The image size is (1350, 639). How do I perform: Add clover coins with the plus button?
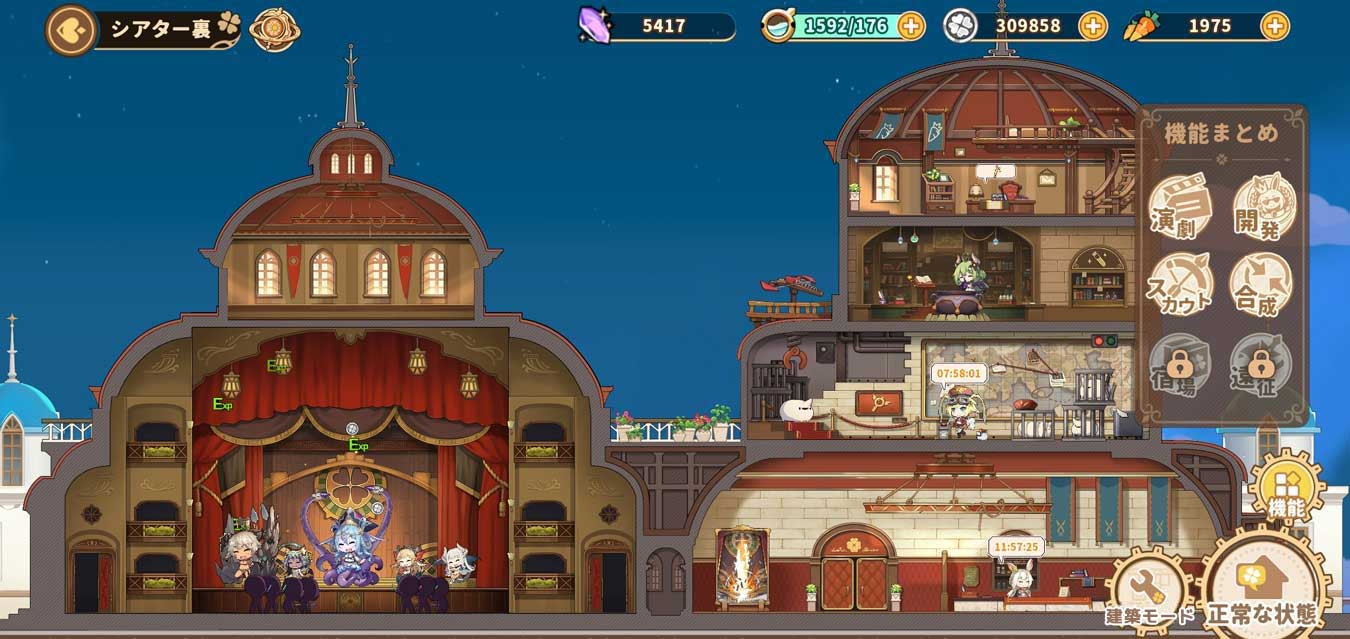[x=1093, y=26]
